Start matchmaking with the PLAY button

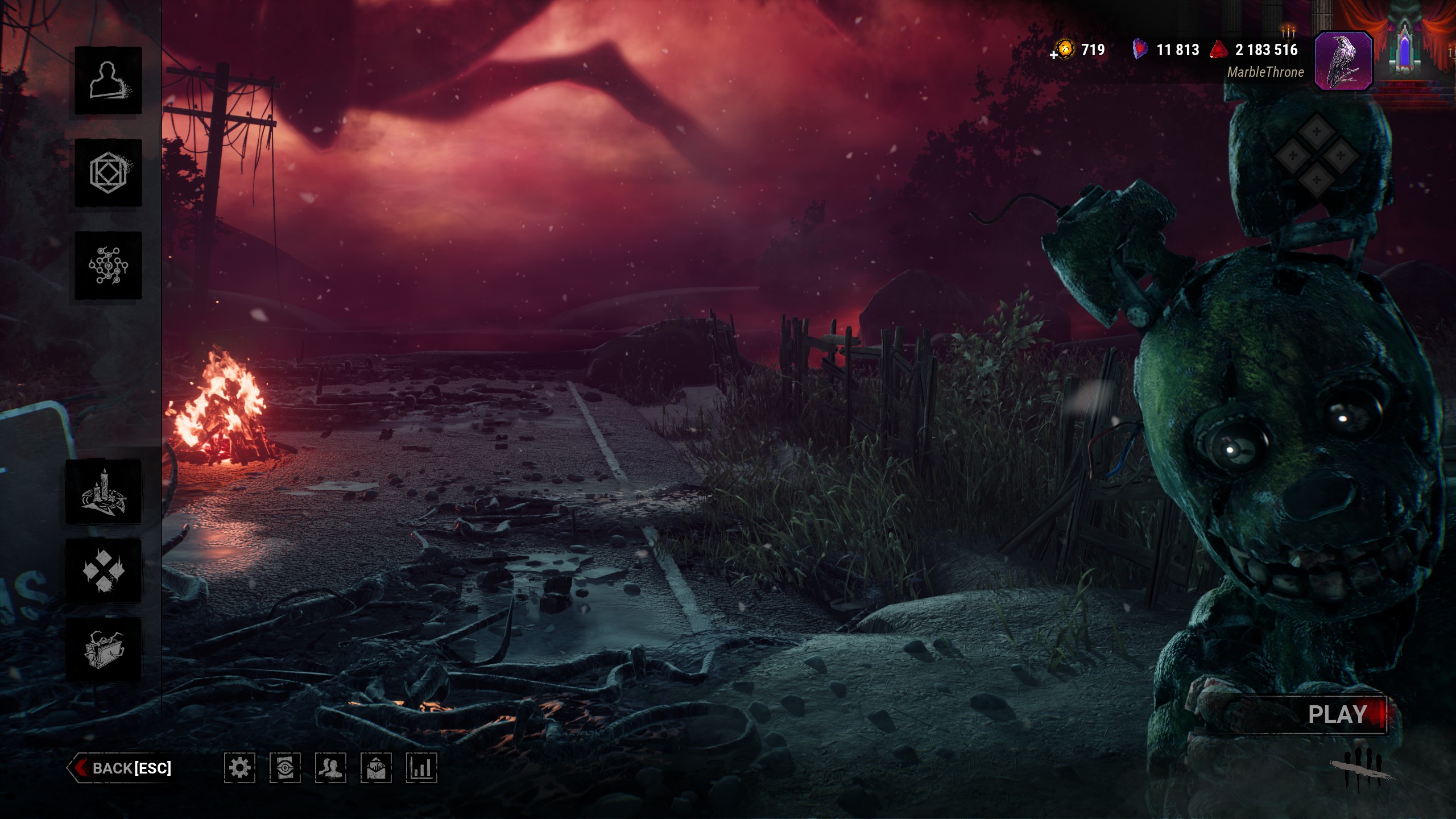pyautogui.click(x=1337, y=715)
